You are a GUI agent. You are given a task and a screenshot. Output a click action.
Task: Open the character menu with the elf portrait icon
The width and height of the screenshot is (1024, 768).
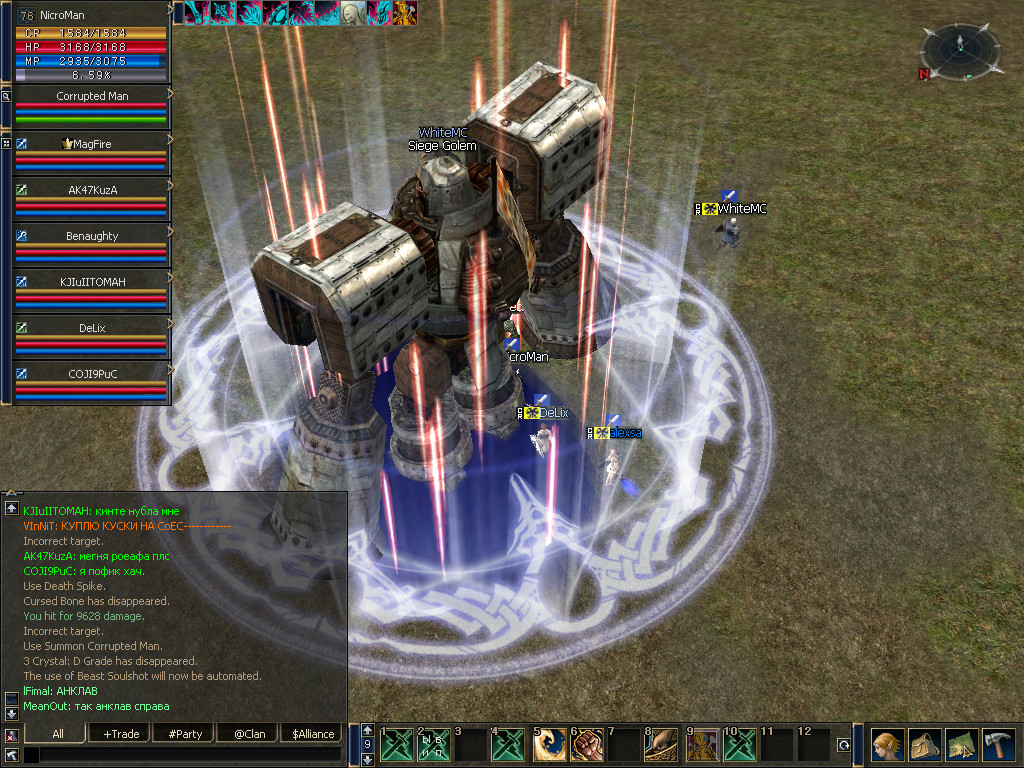coord(886,745)
